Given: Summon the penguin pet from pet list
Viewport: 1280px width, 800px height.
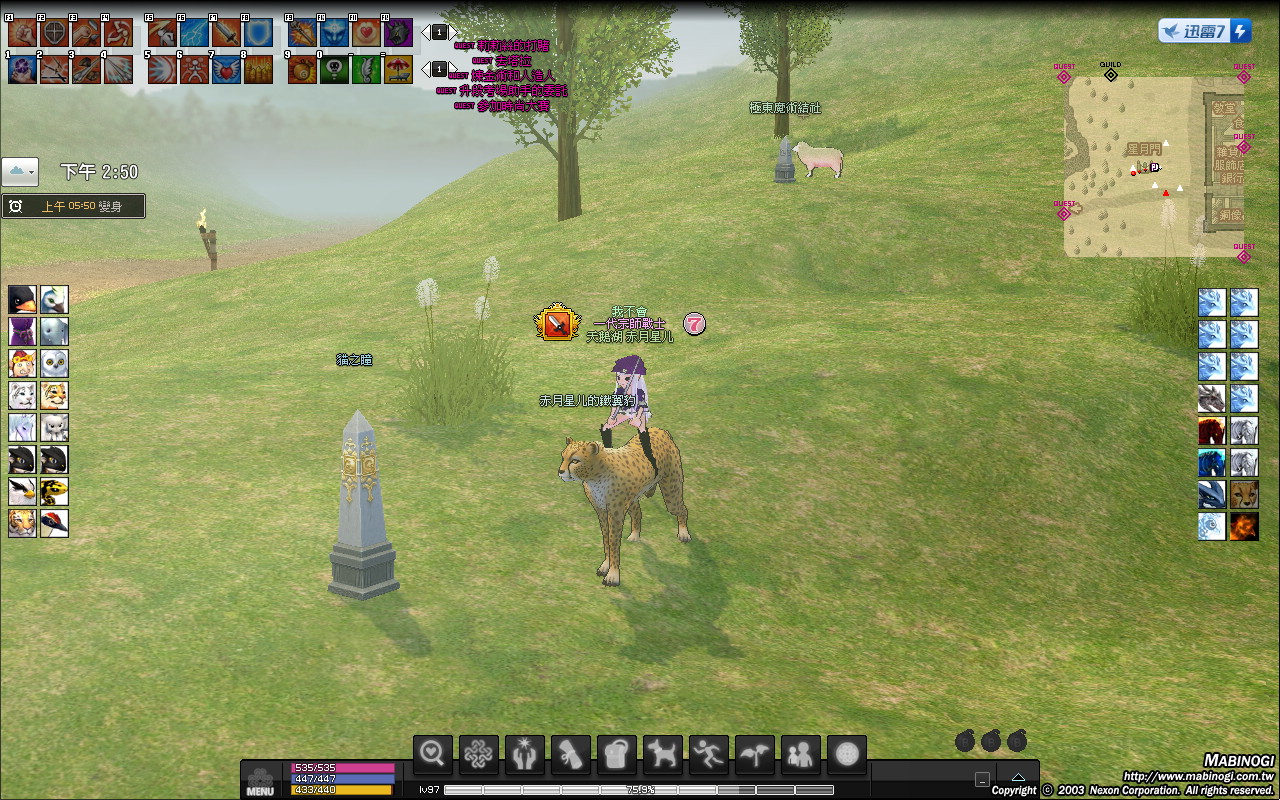Looking at the screenshot, I should (22, 299).
